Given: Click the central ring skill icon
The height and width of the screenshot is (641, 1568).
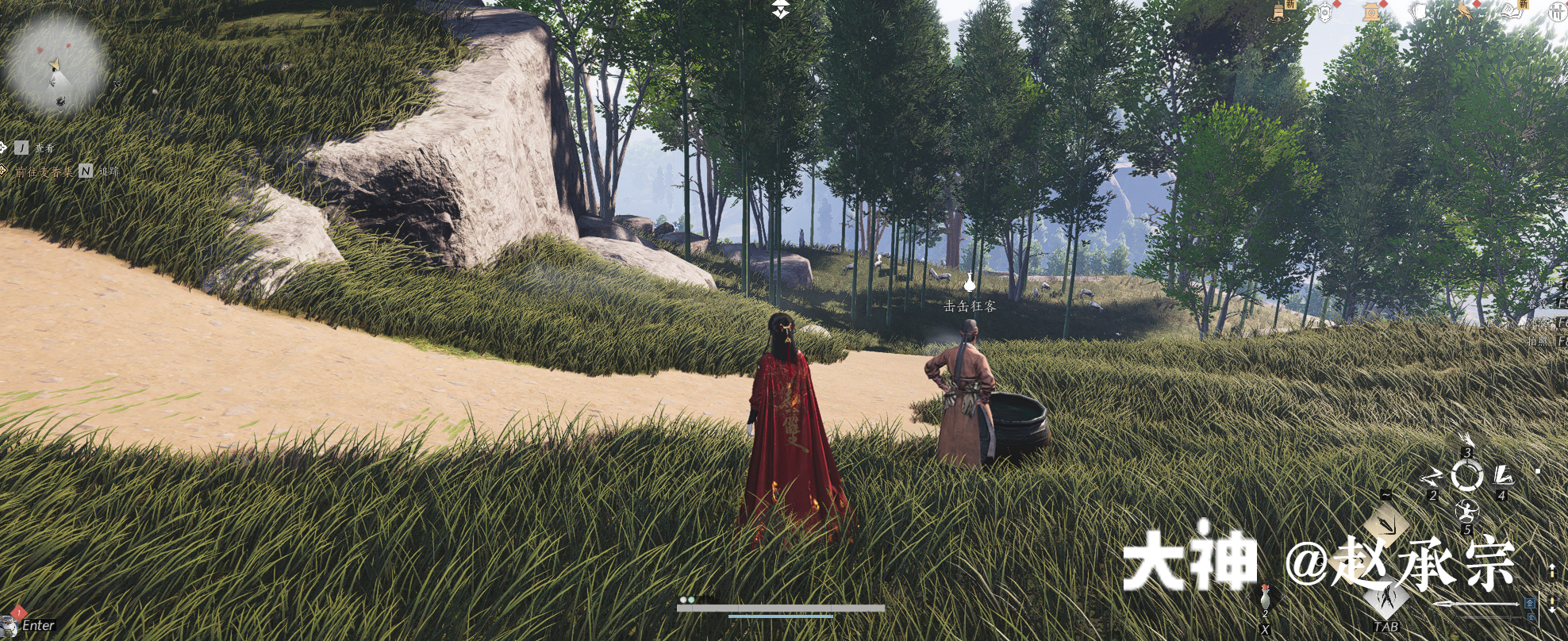Looking at the screenshot, I should point(1466,476).
